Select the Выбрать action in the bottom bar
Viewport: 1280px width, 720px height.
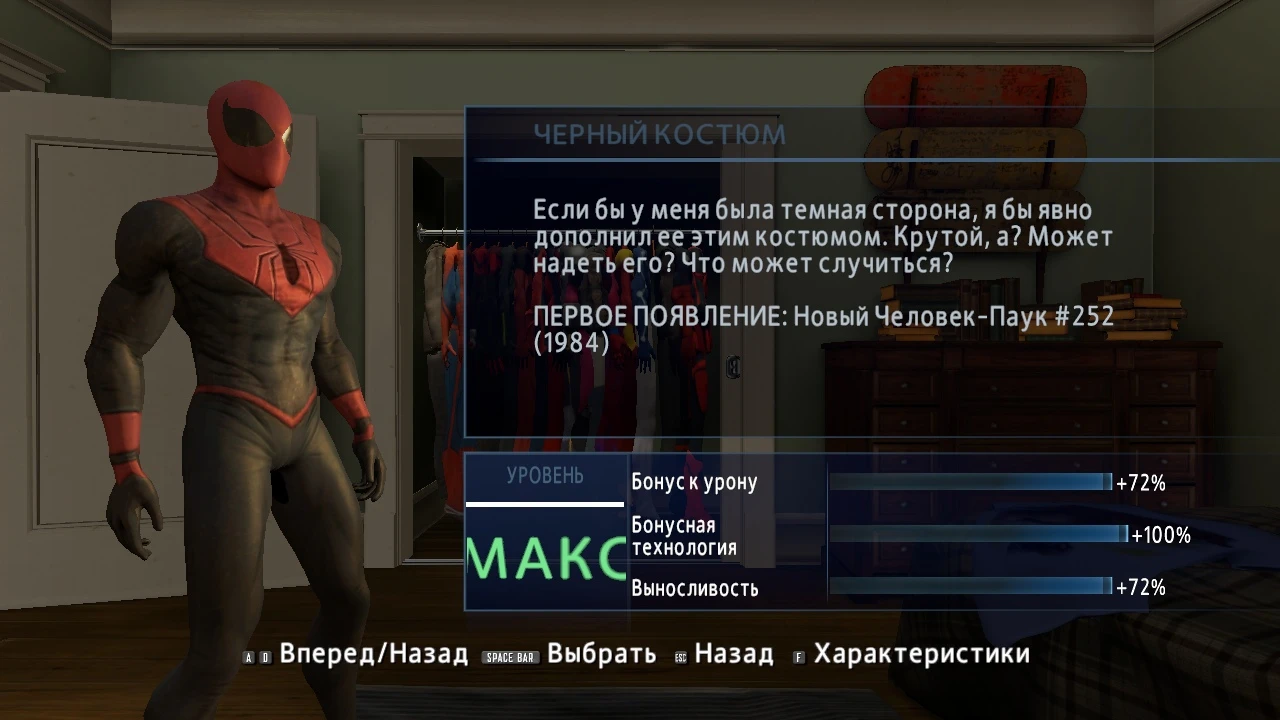(596, 654)
